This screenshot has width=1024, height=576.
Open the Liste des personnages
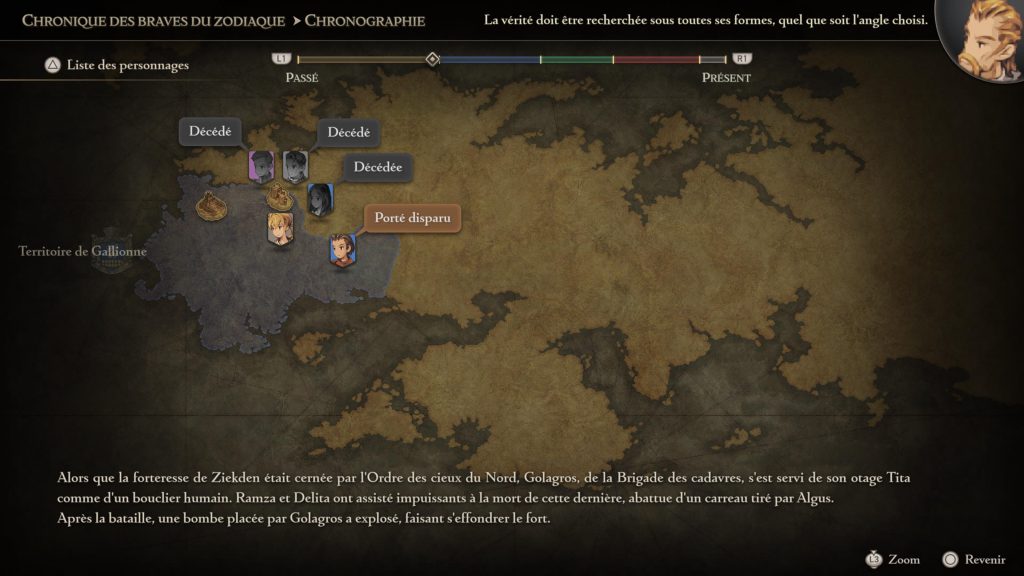tap(116, 66)
